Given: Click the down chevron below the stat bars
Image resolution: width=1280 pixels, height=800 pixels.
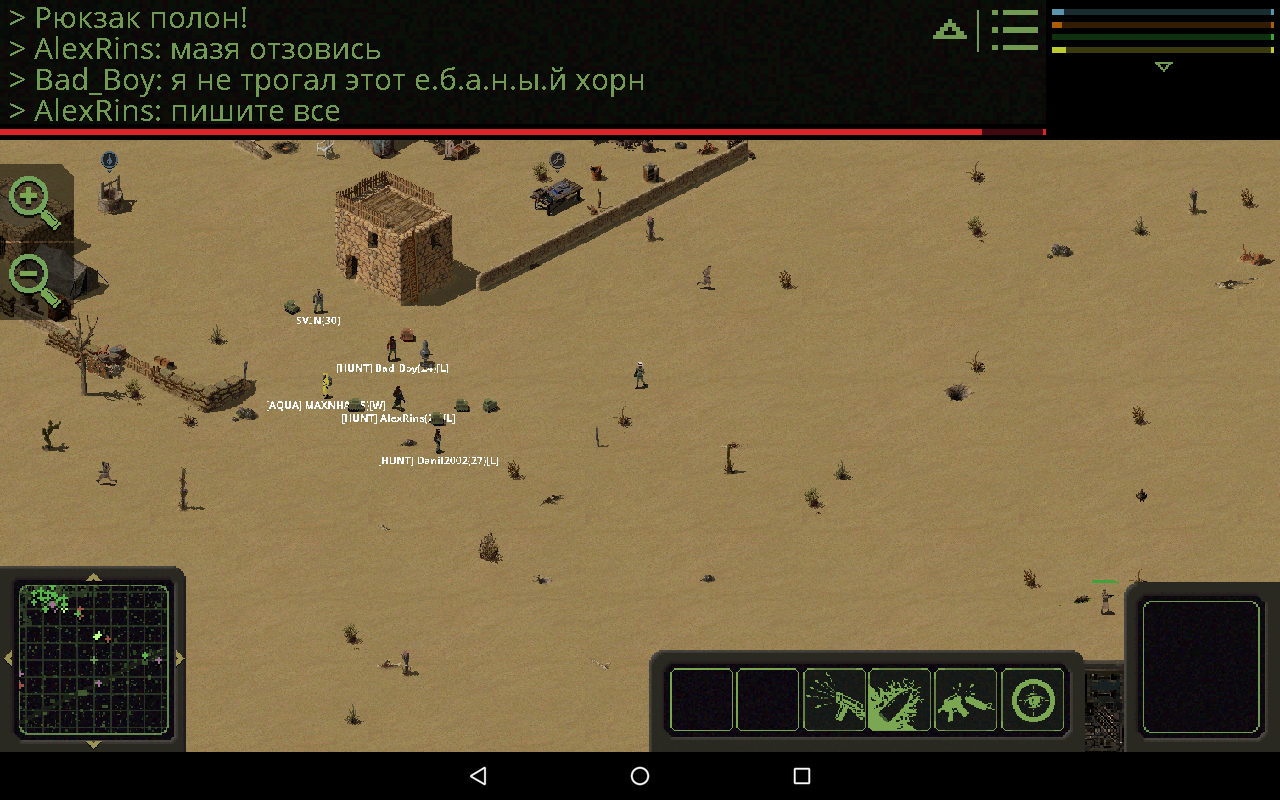Looking at the screenshot, I should [1163, 68].
